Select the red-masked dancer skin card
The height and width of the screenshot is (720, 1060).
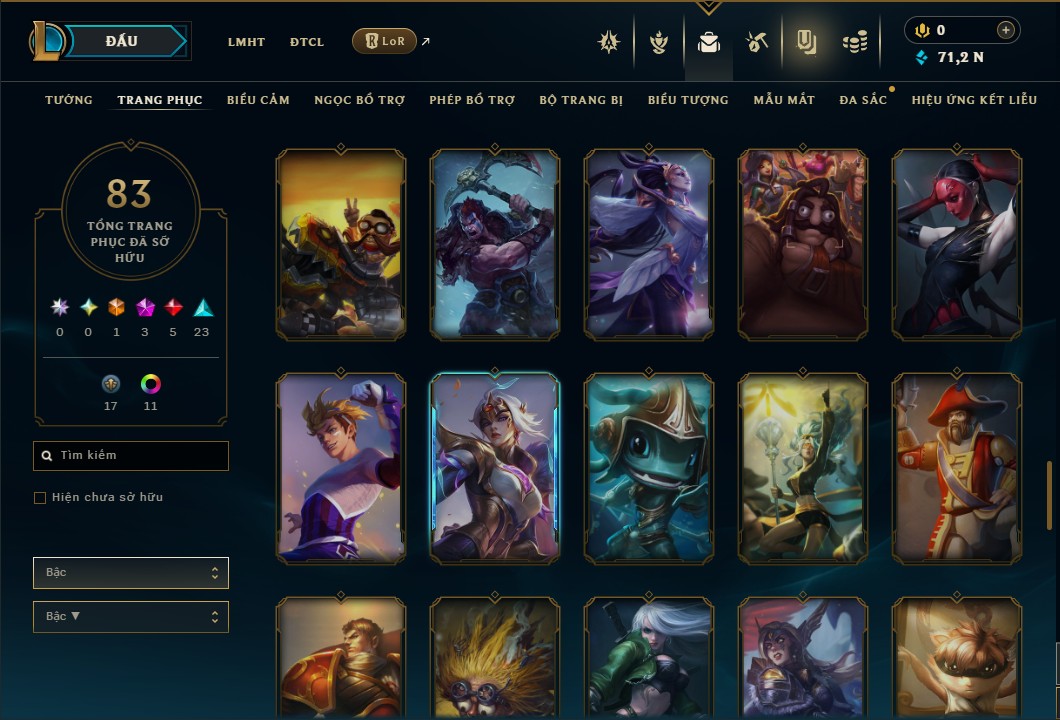[x=956, y=244]
